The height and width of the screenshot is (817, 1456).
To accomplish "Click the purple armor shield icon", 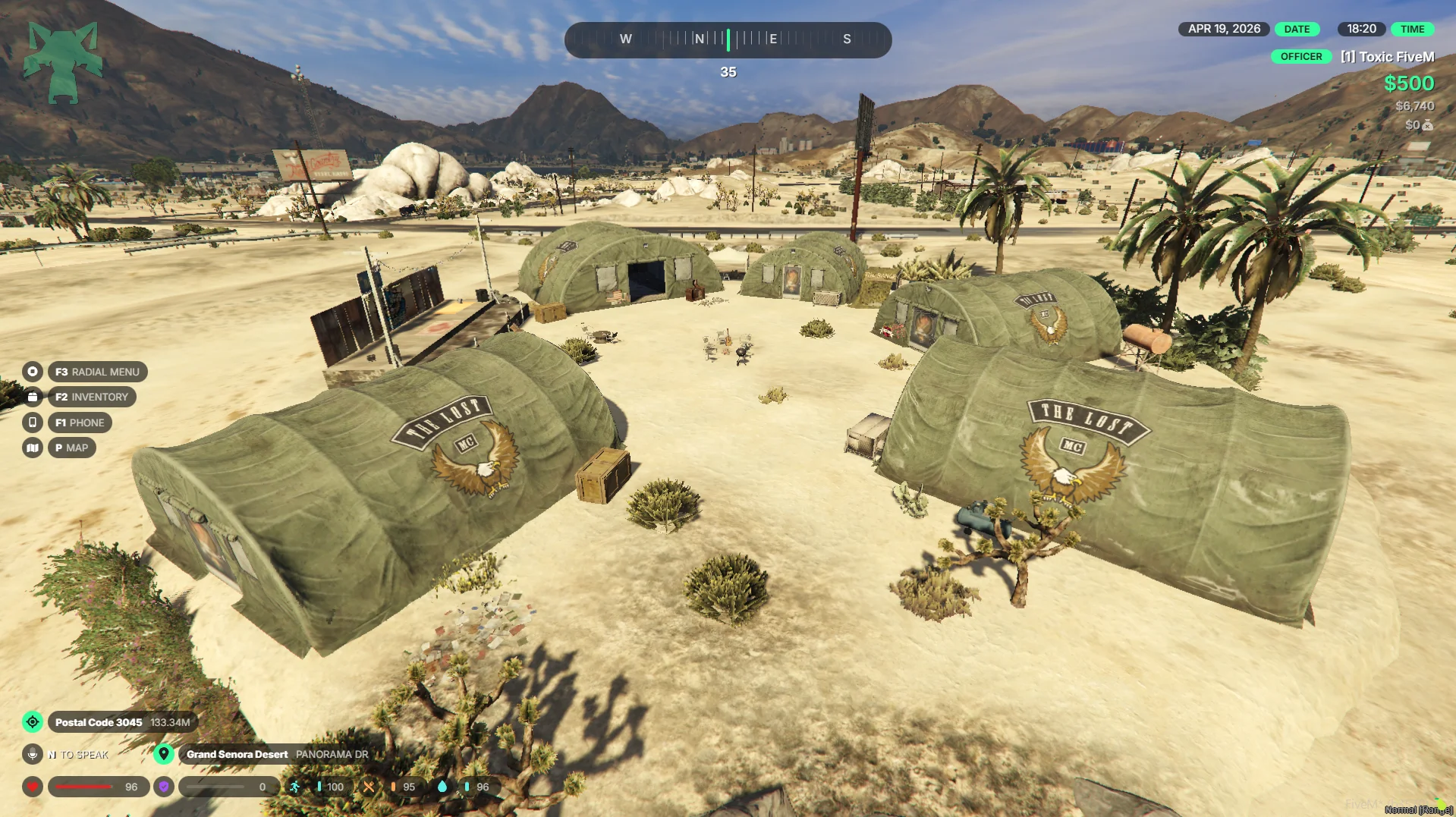I will (x=164, y=787).
